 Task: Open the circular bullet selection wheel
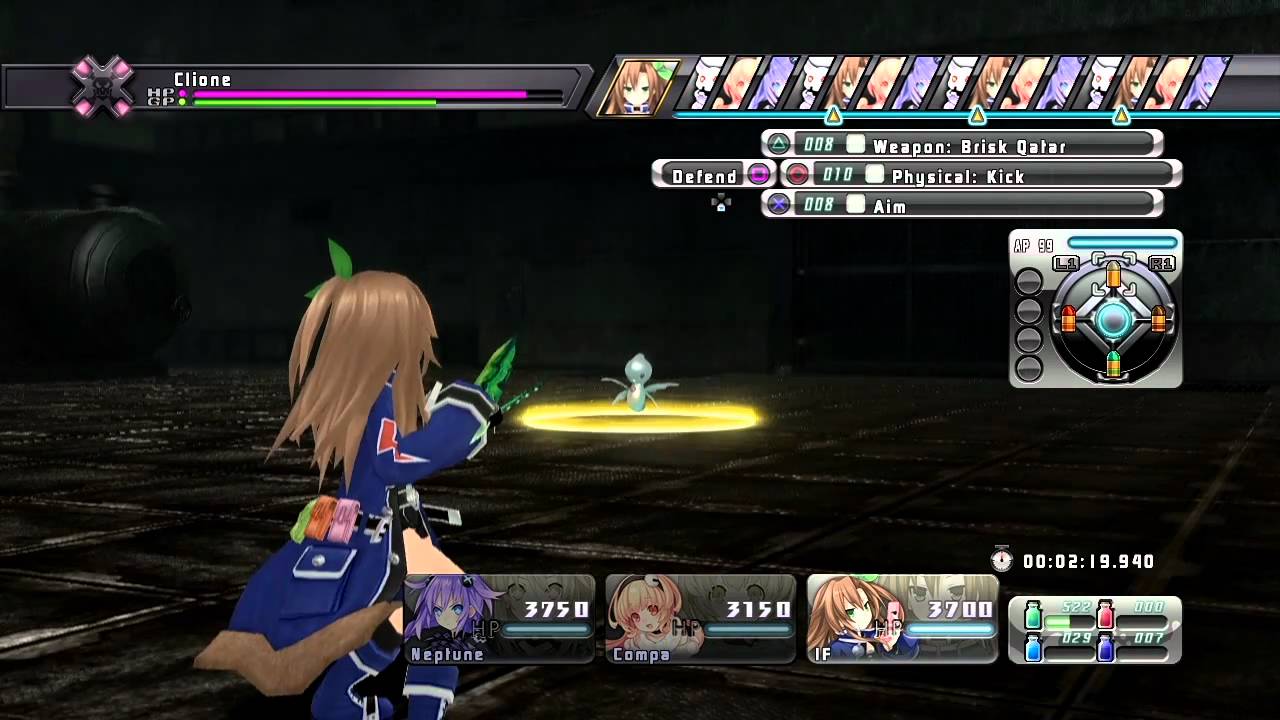(x=1113, y=320)
